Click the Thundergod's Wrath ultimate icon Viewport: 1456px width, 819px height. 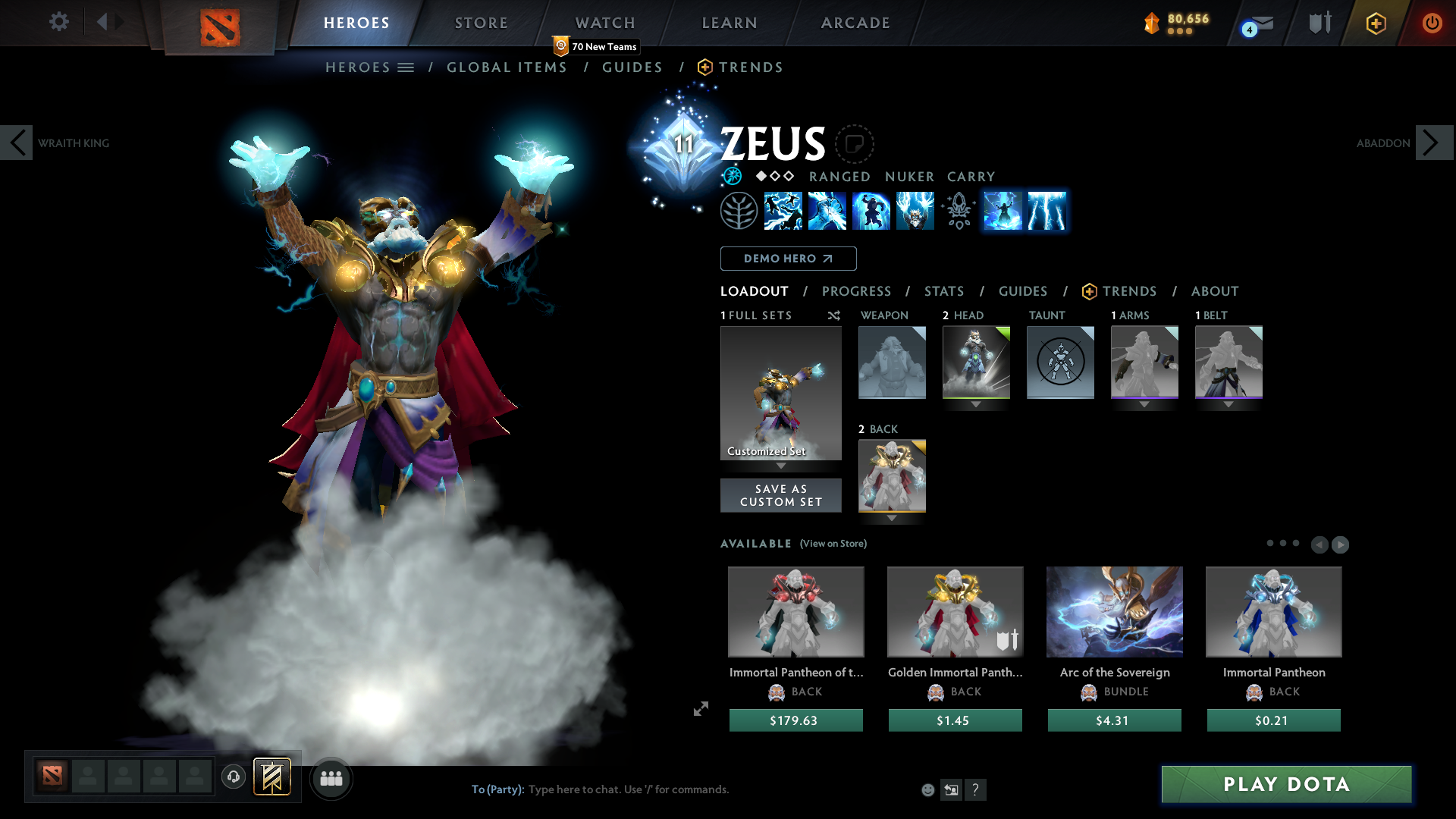(915, 211)
